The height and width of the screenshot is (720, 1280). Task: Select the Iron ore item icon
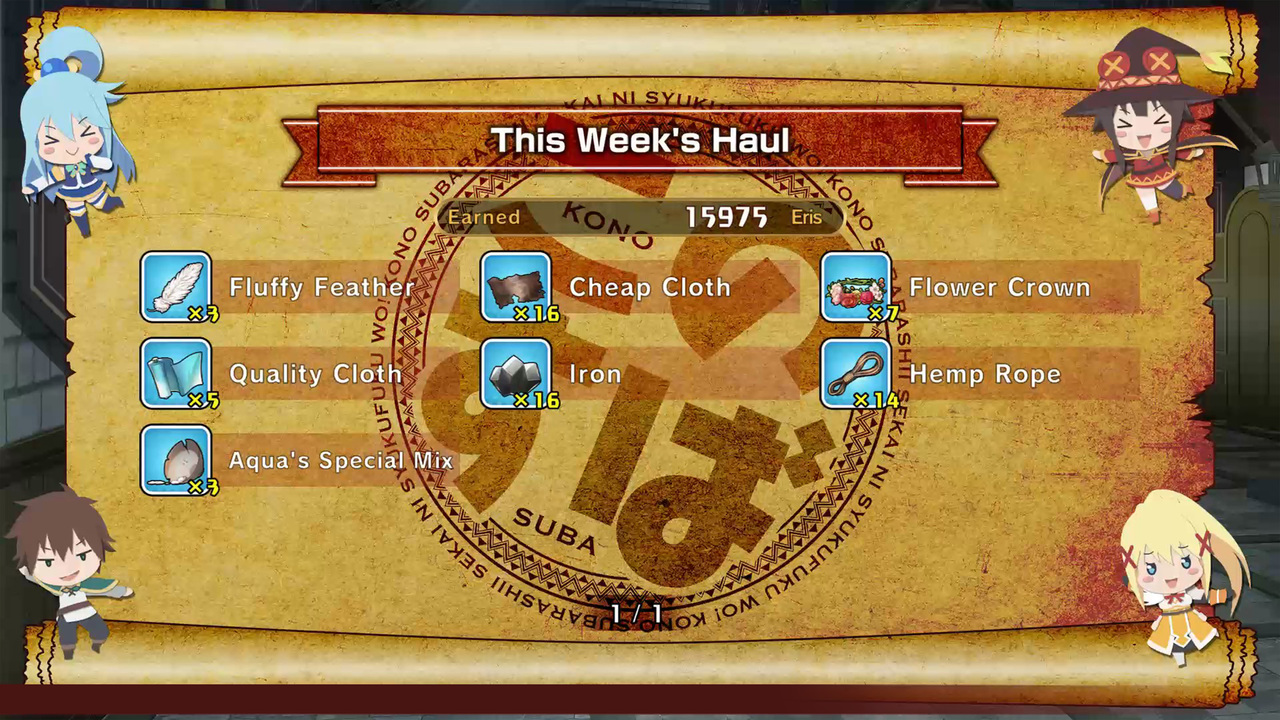coord(516,374)
